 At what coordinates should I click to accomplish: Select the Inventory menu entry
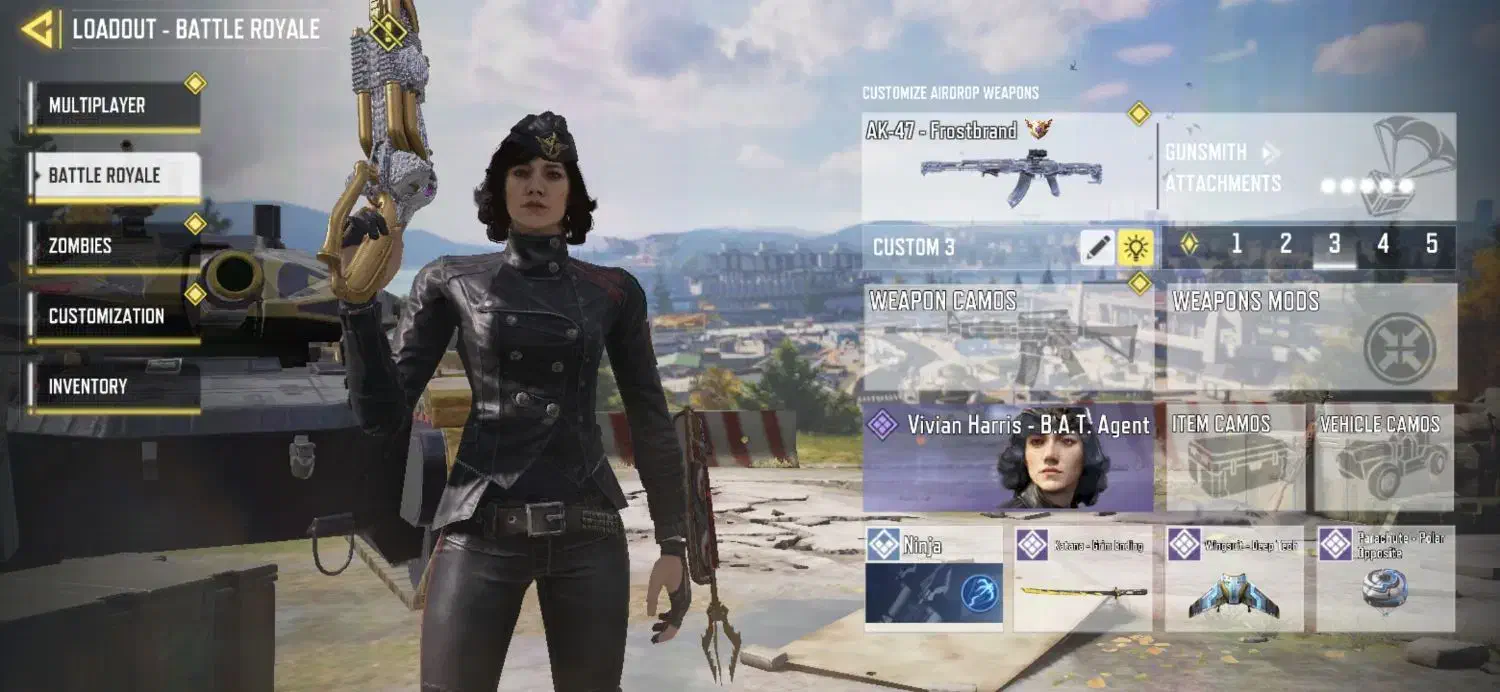tap(114, 386)
